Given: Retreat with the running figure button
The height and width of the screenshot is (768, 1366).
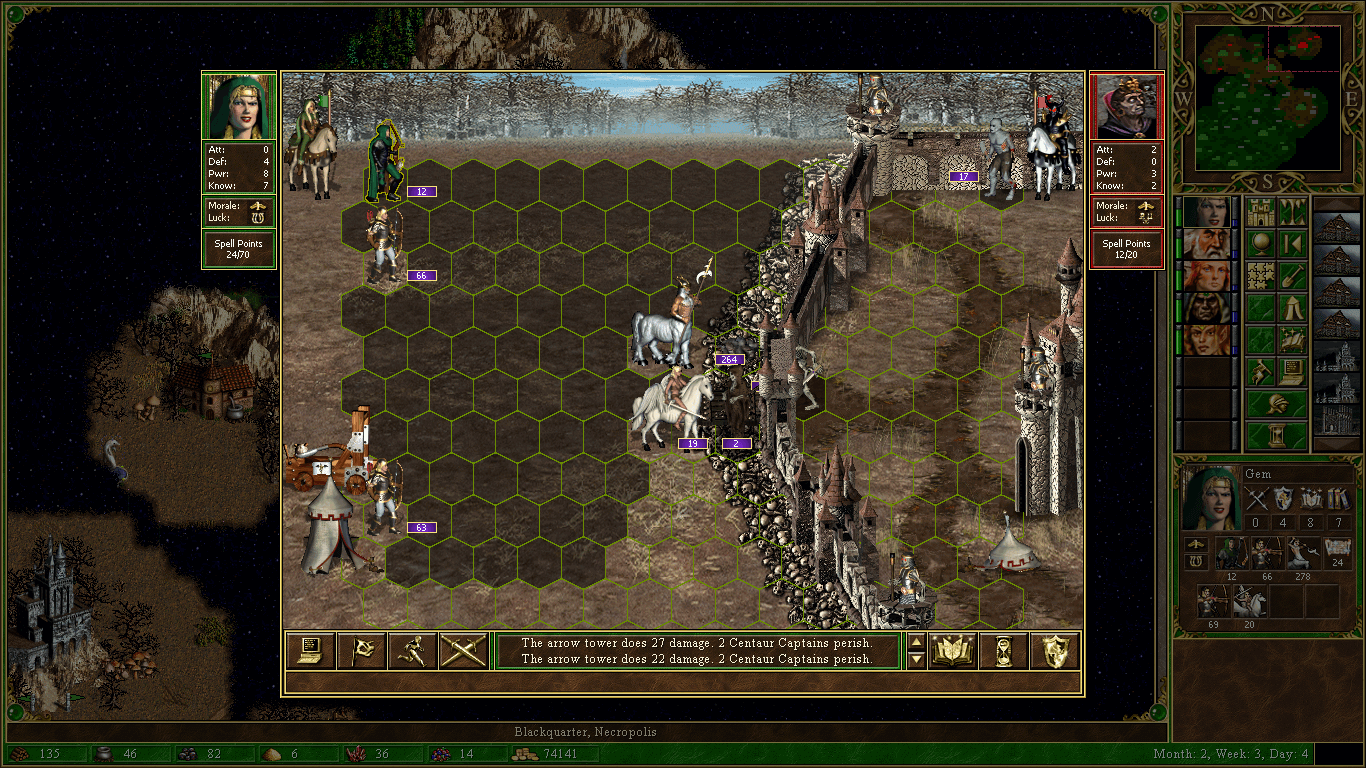Looking at the screenshot, I should click(412, 651).
